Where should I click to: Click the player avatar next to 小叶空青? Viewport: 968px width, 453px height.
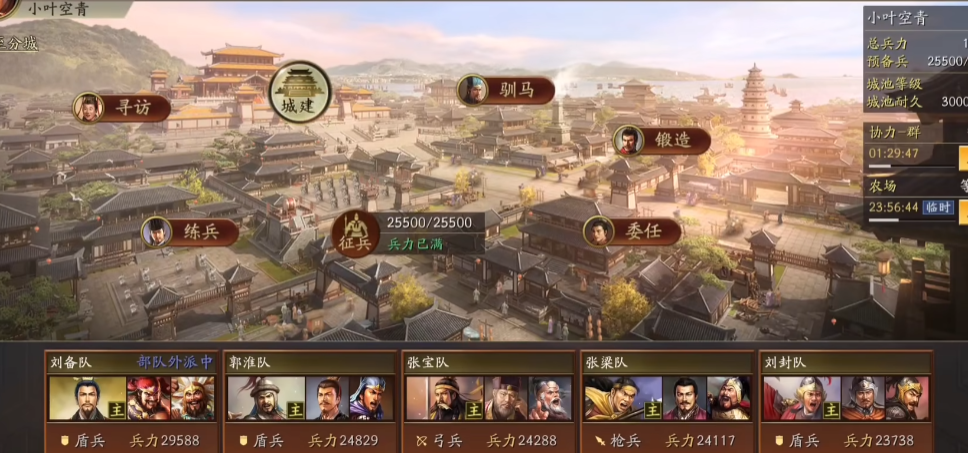[6, 8]
